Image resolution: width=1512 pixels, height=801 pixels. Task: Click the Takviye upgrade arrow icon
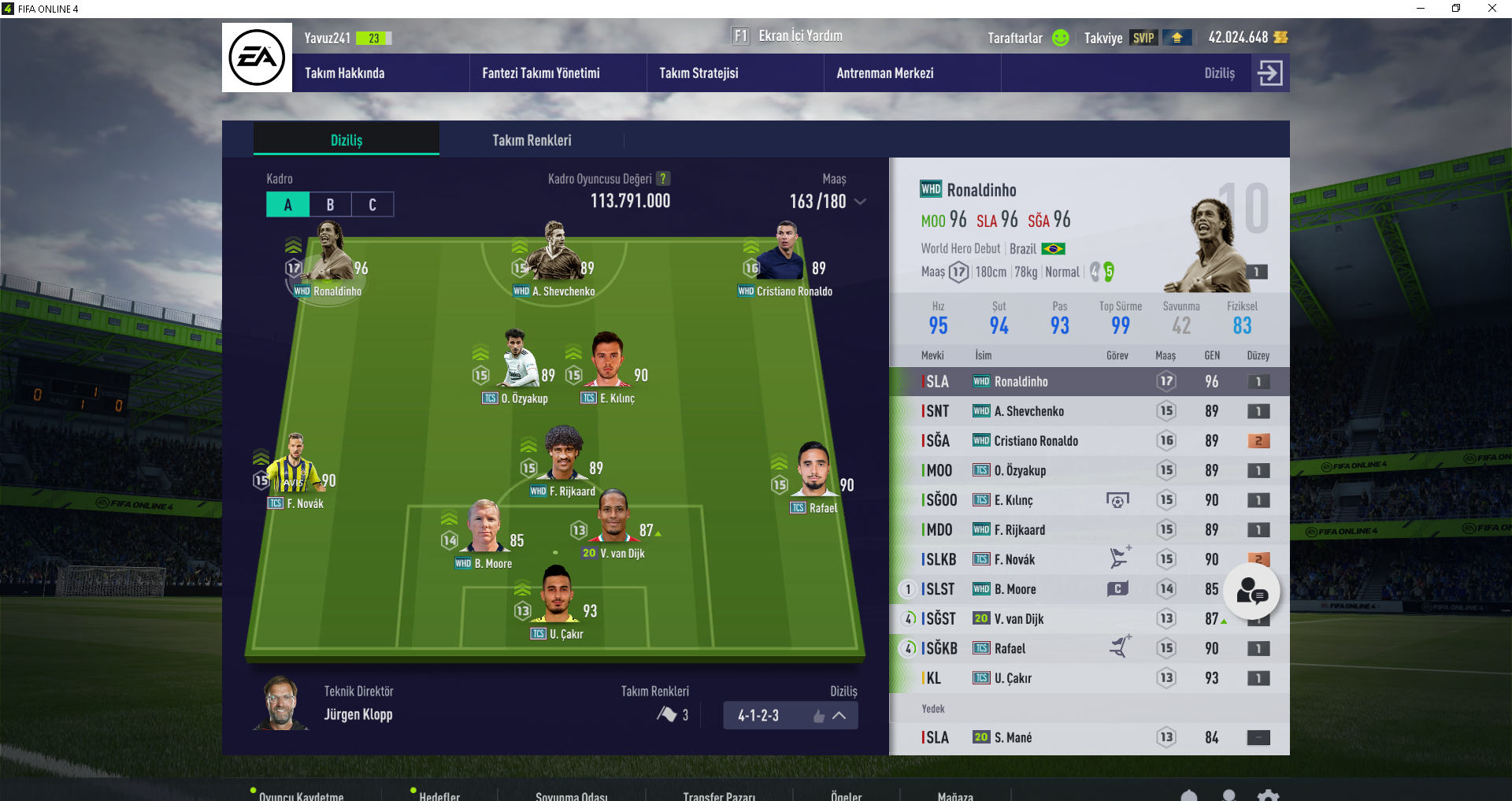point(1177,37)
